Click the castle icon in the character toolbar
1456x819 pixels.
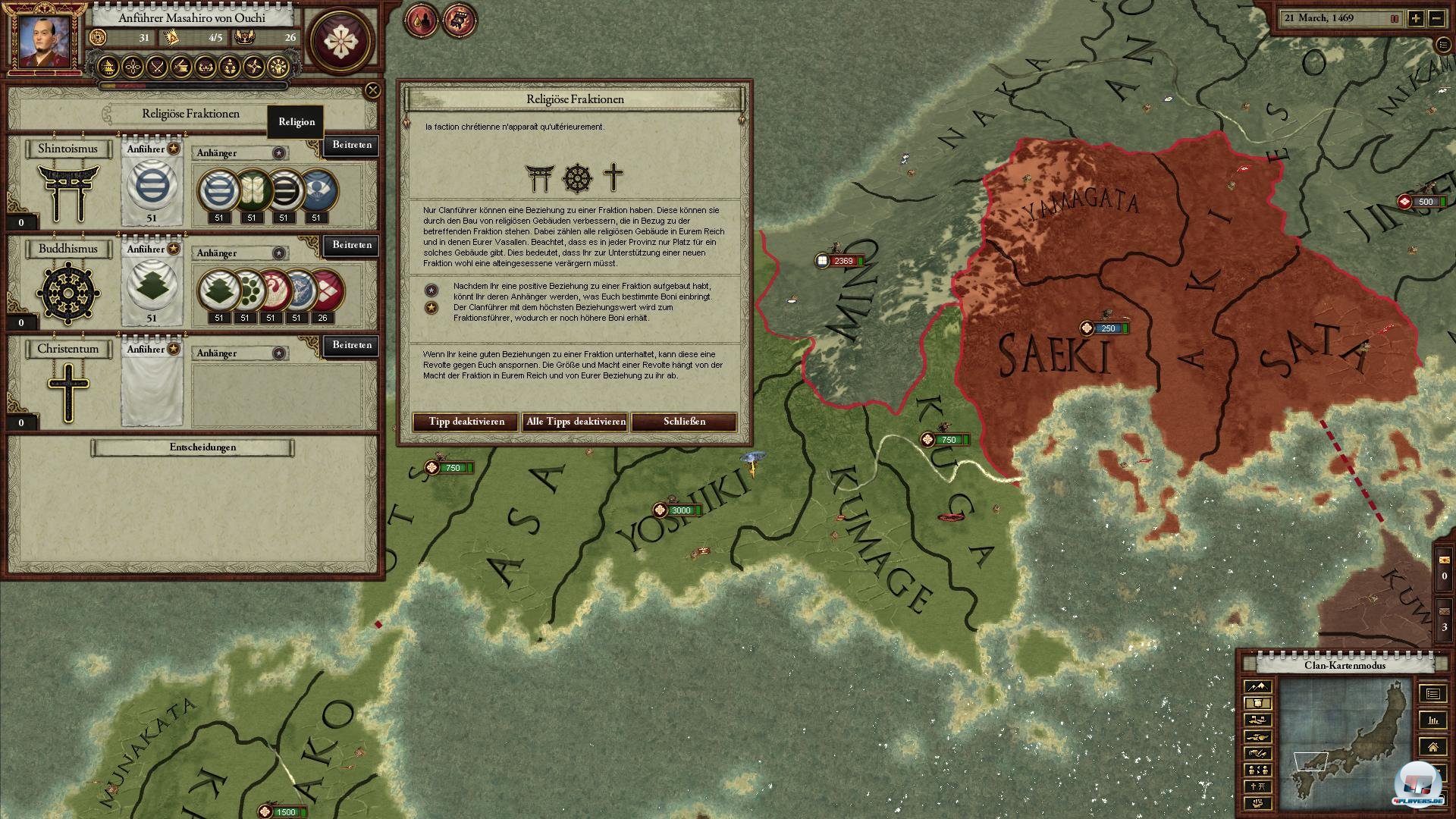pos(108,67)
